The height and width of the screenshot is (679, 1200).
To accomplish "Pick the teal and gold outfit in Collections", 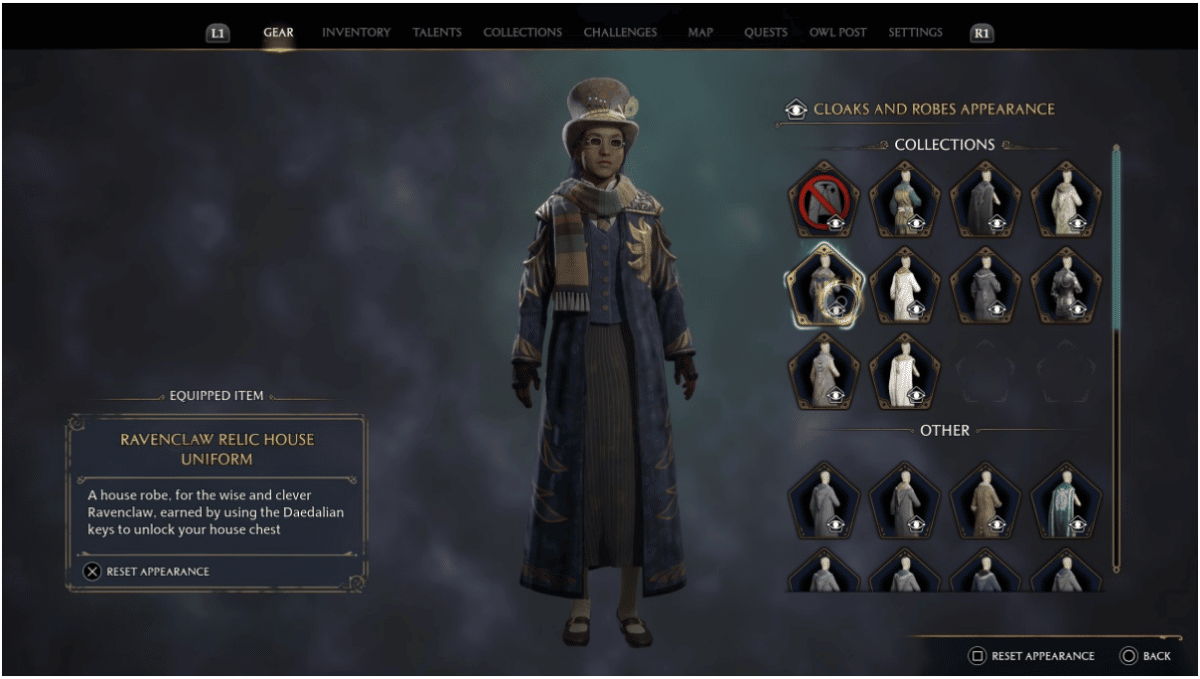I will click(x=904, y=198).
